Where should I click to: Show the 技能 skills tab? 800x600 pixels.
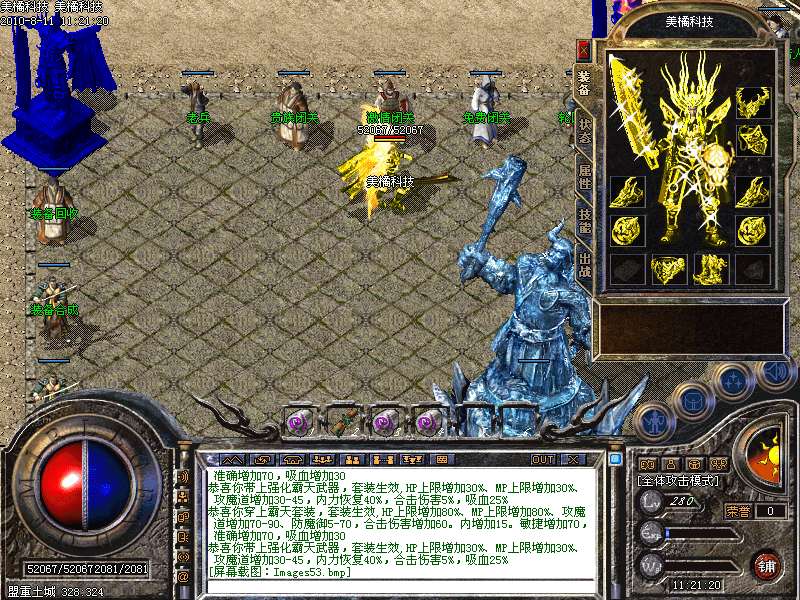click(584, 222)
